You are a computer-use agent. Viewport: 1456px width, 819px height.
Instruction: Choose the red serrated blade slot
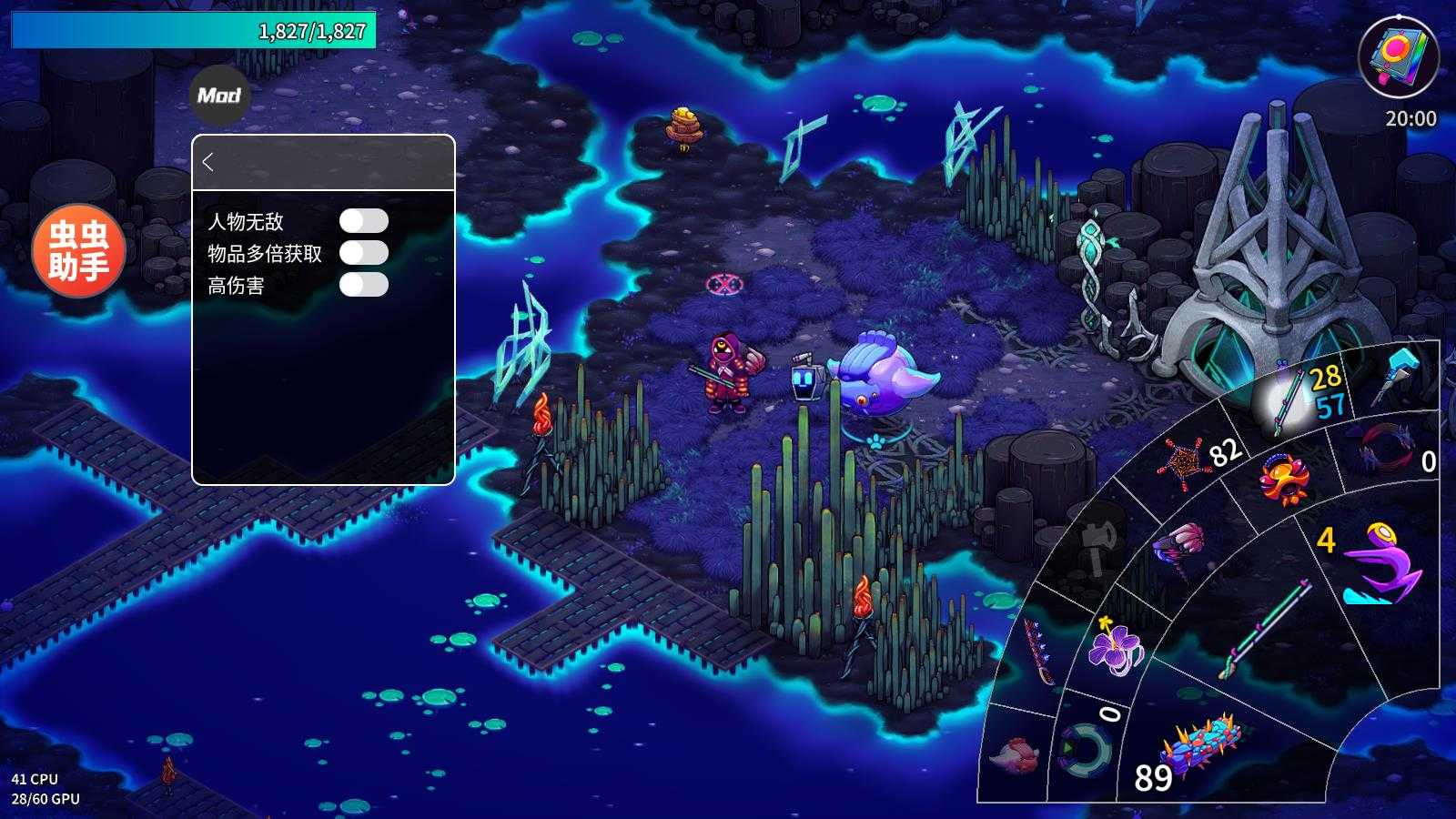(x=1039, y=652)
